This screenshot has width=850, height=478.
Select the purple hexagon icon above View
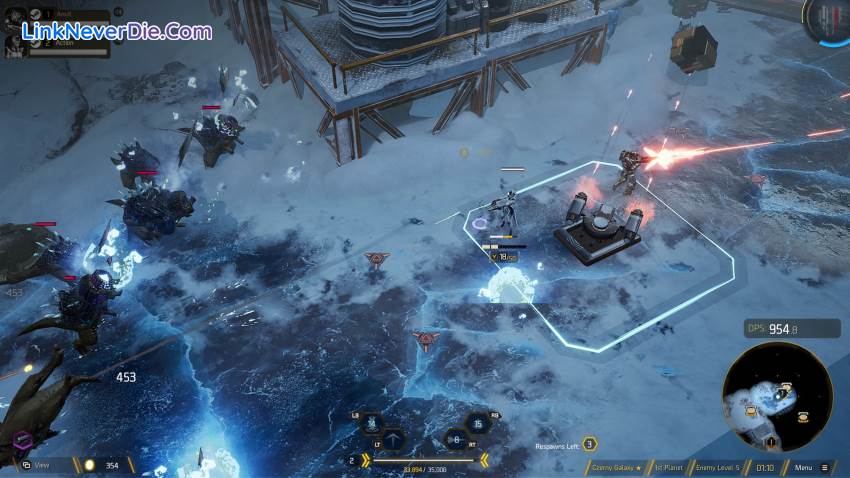point(20,440)
